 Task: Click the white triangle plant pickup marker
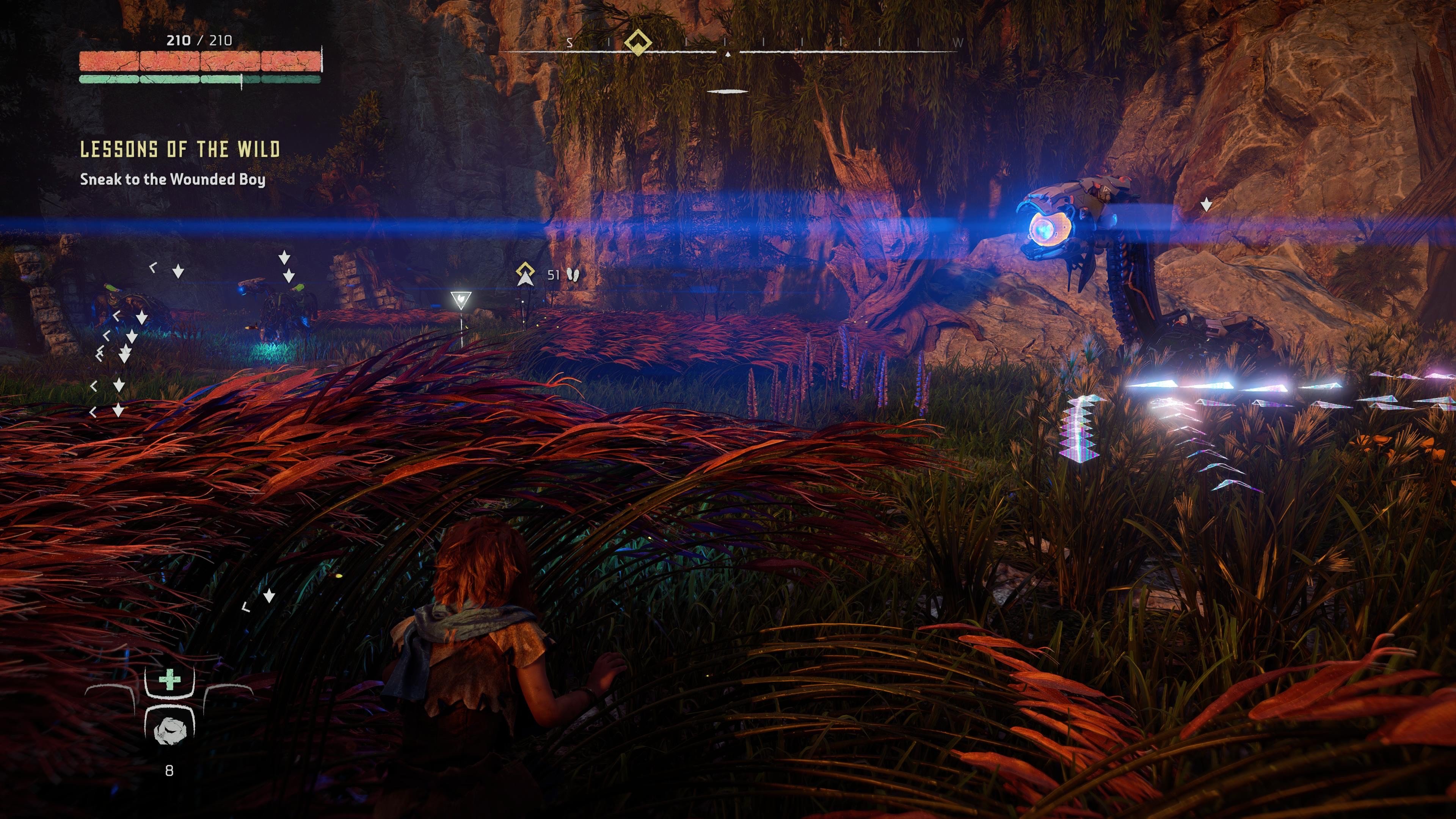click(x=461, y=298)
